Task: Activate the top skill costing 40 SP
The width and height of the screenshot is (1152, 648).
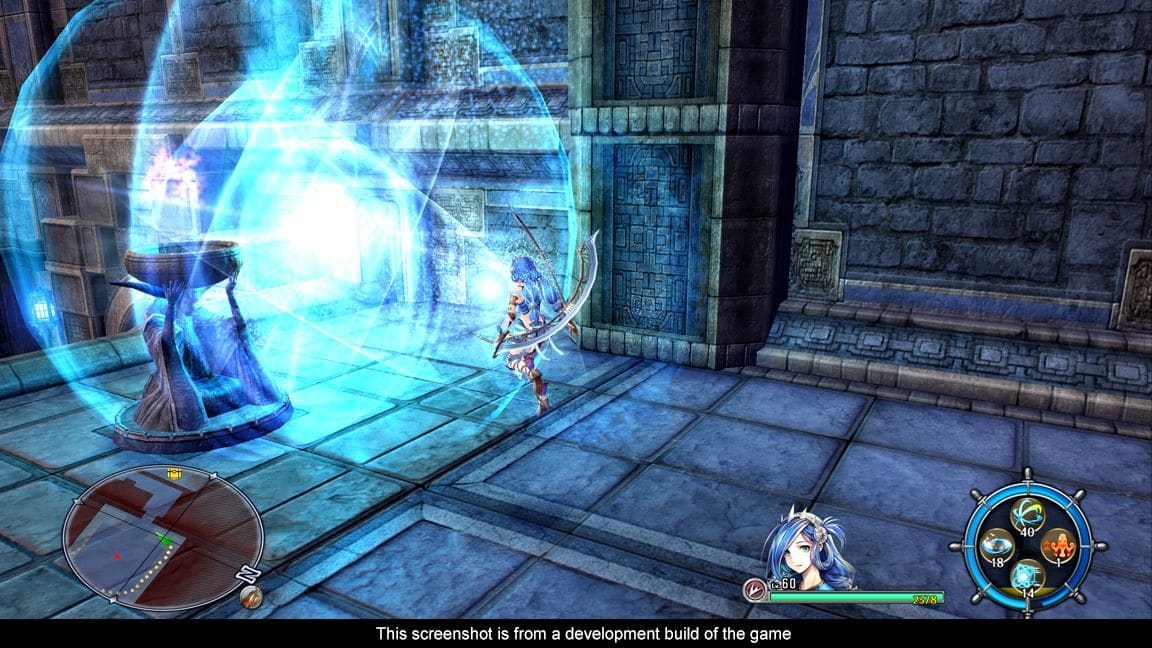Action: (1028, 515)
